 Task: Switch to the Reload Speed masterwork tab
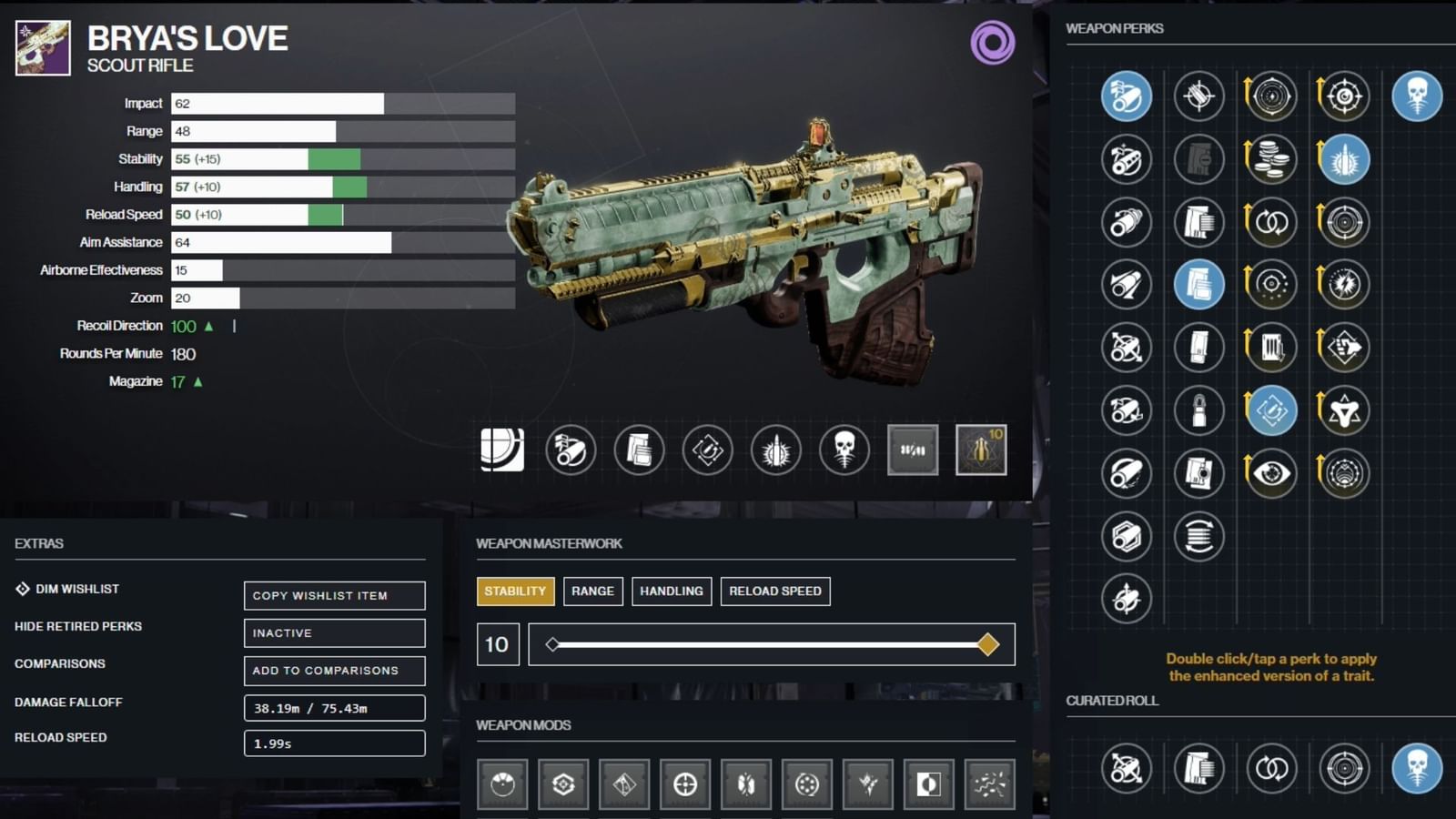tap(775, 591)
